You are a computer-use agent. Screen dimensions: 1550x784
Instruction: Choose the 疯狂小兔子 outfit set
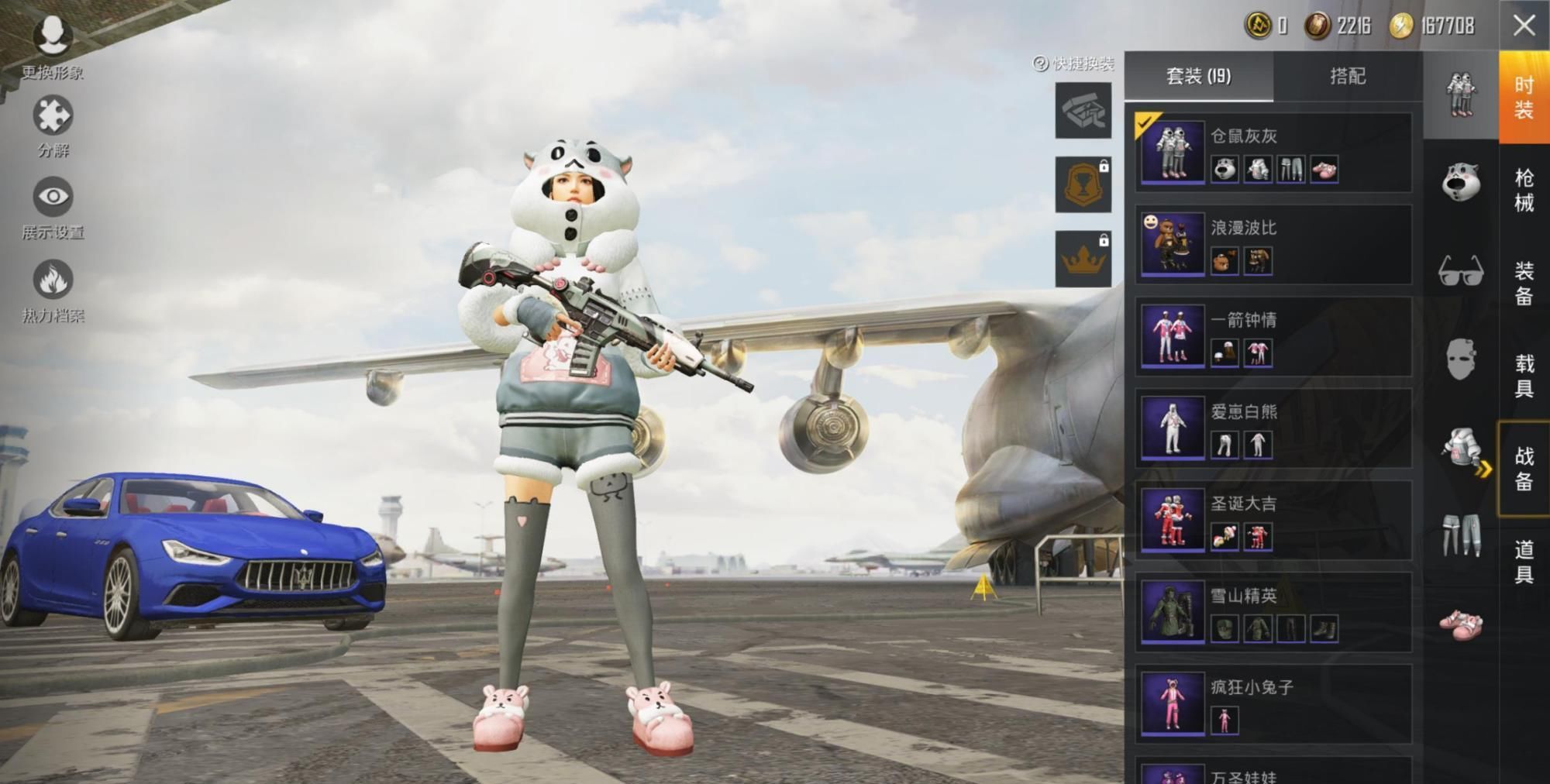tap(1273, 703)
